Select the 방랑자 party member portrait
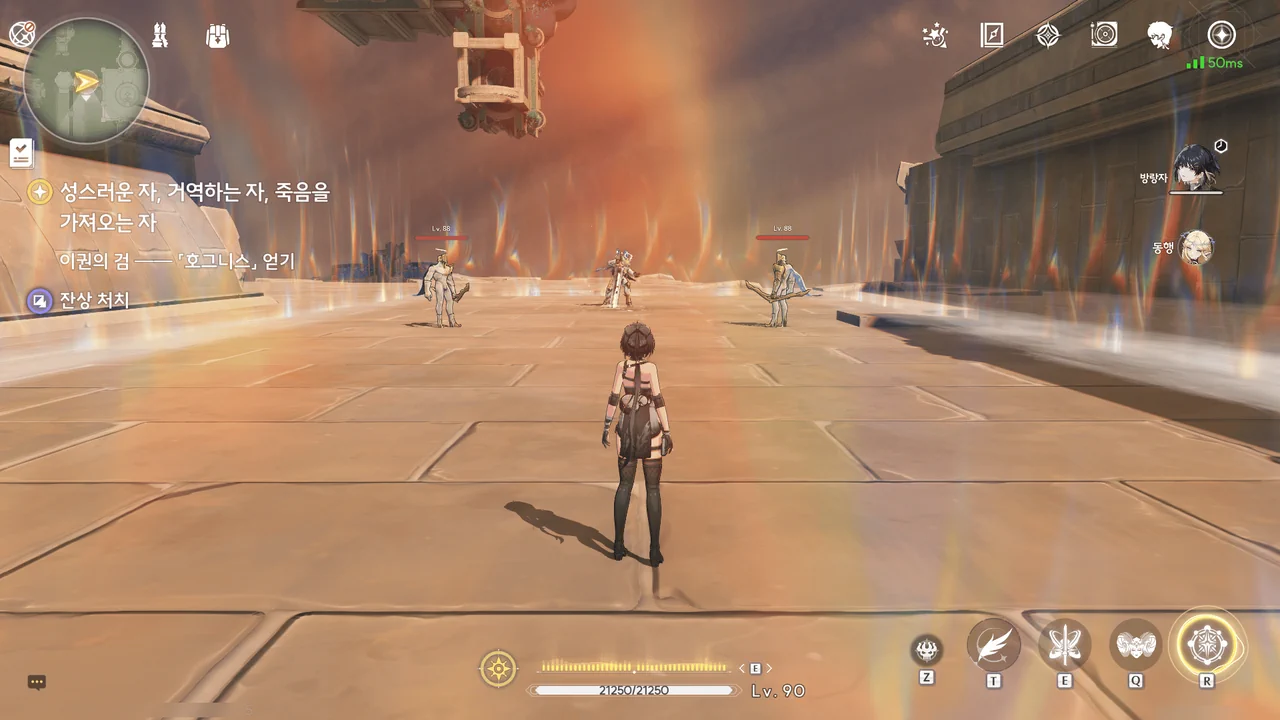Image resolution: width=1280 pixels, height=720 pixels. [x=1196, y=167]
